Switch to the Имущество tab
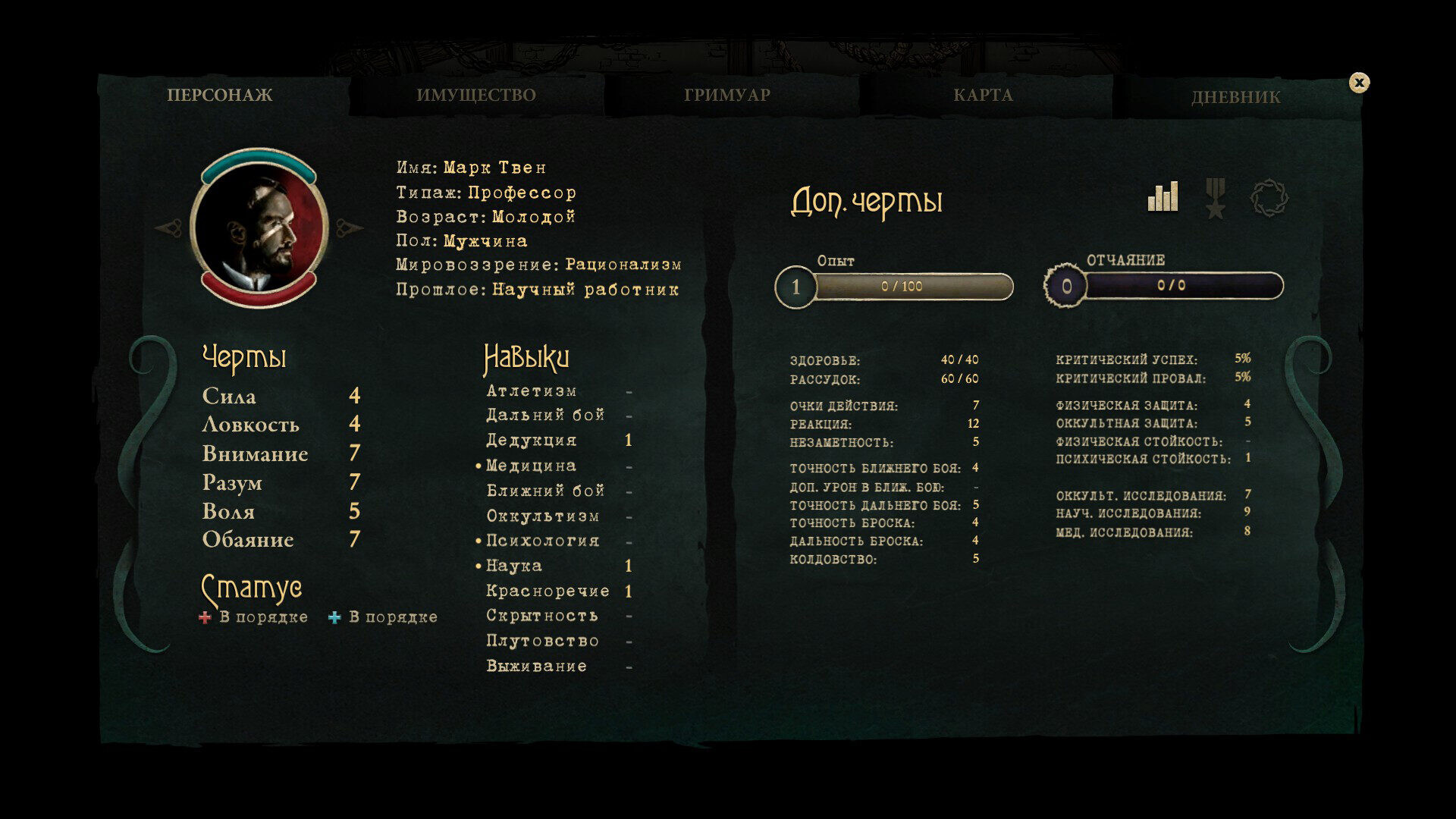Screen dimensions: 1456x819 [475, 96]
